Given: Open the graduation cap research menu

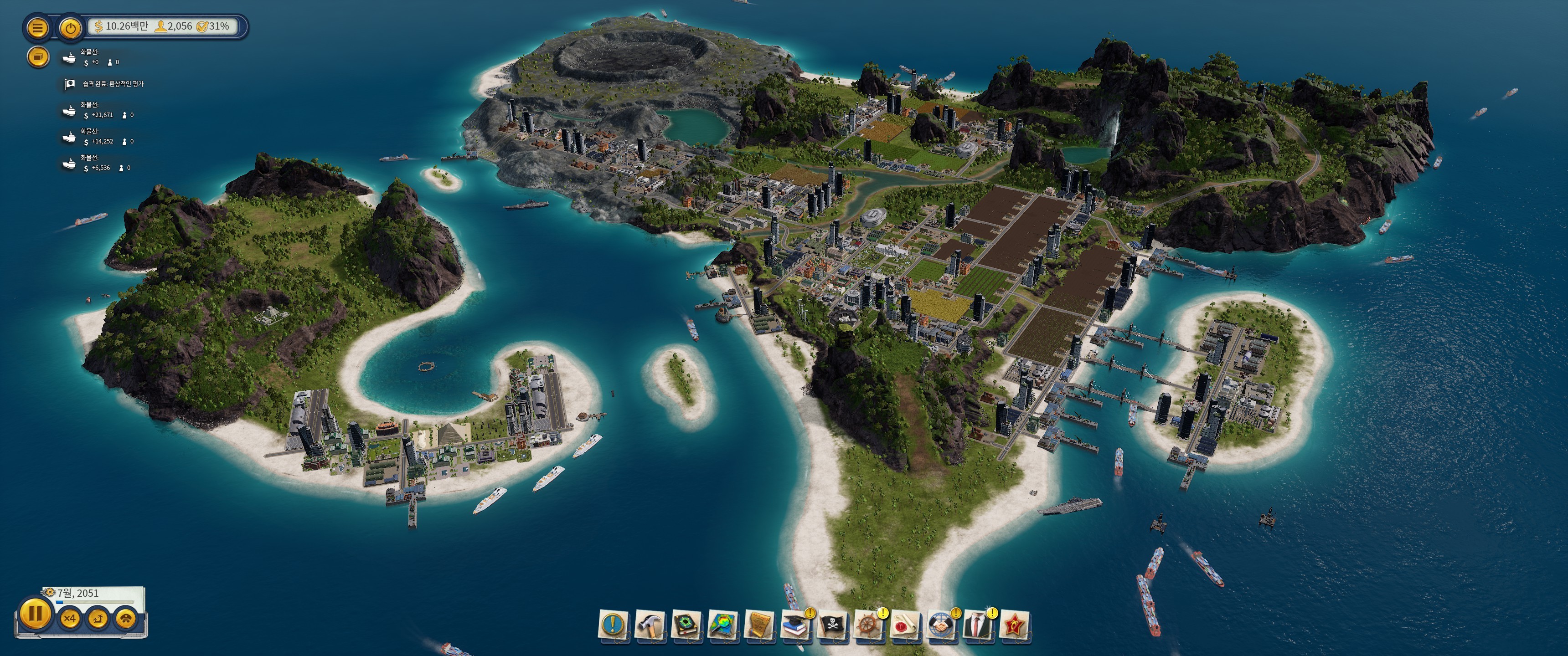Looking at the screenshot, I should (795, 625).
